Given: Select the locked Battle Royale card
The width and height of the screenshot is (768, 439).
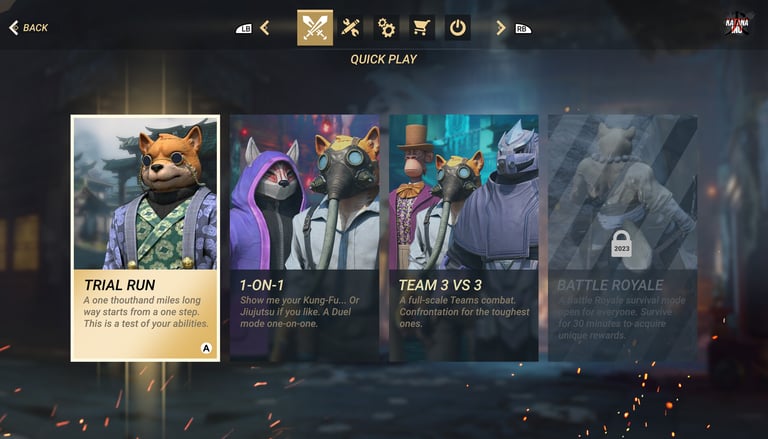Looking at the screenshot, I should [x=621, y=237].
